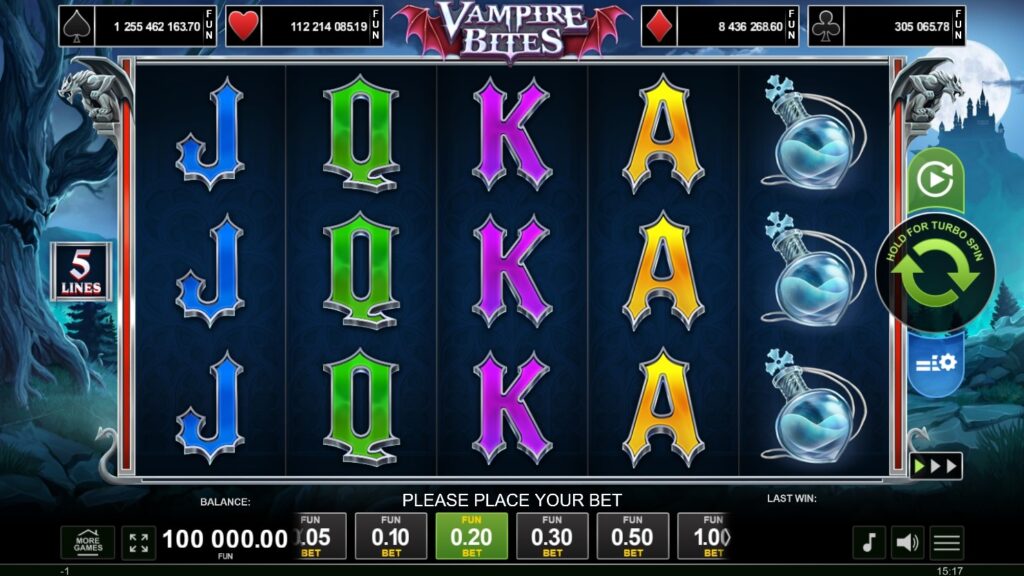Click the 5 Lines indicator
This screenshot has width=1024, height=576.
[82, 273]
